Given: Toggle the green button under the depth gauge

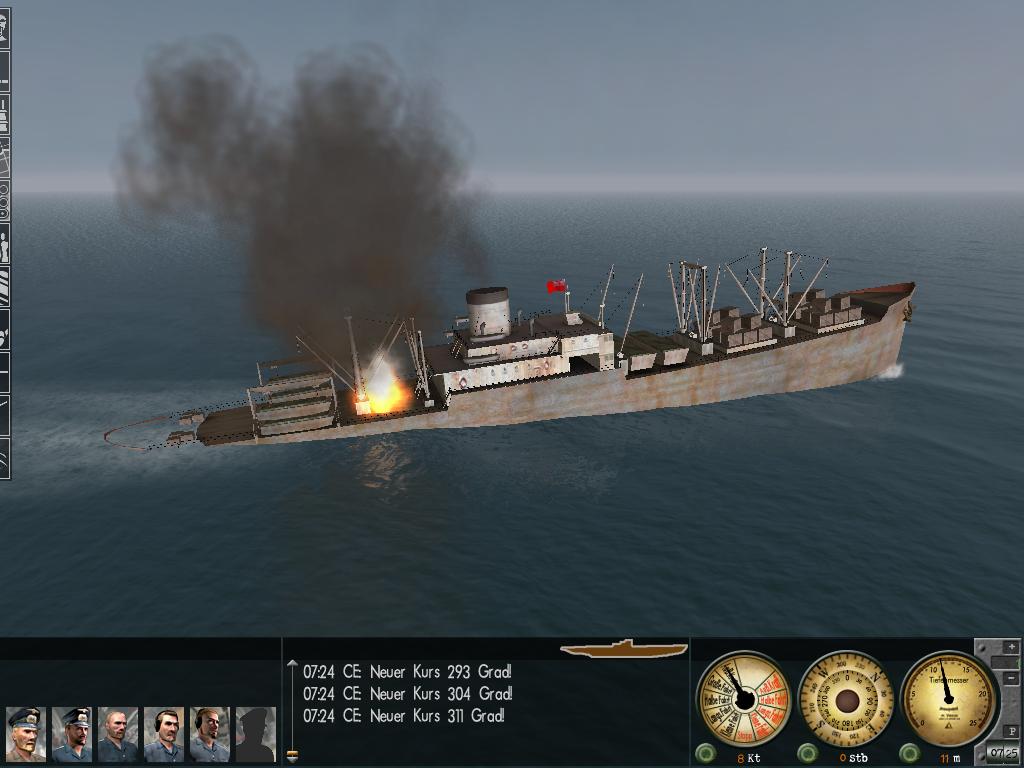Looking at the screenshot, I should (x=910, y=753).
